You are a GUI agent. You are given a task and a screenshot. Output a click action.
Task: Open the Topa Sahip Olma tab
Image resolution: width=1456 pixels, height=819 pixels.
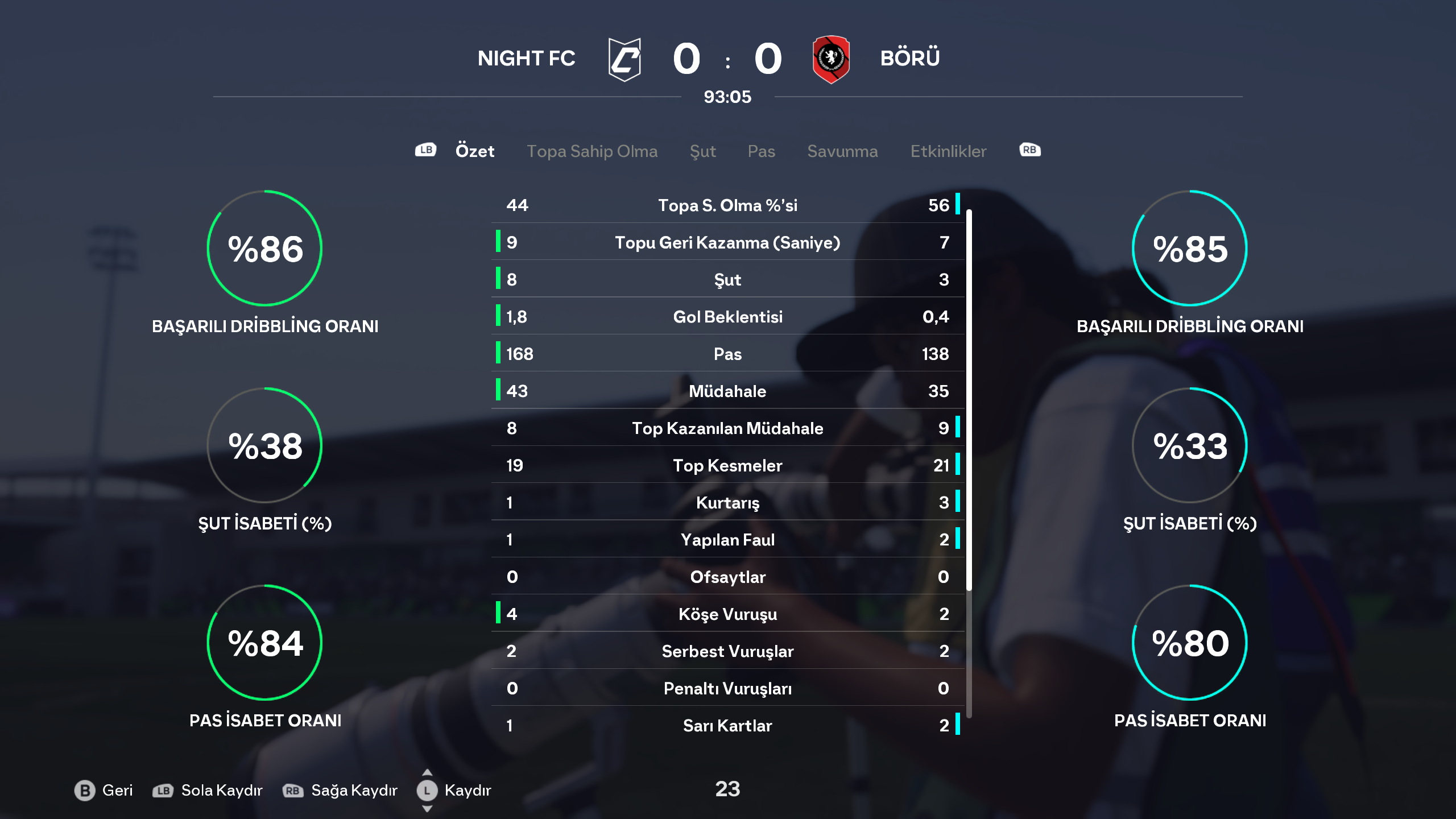[592, 151]
